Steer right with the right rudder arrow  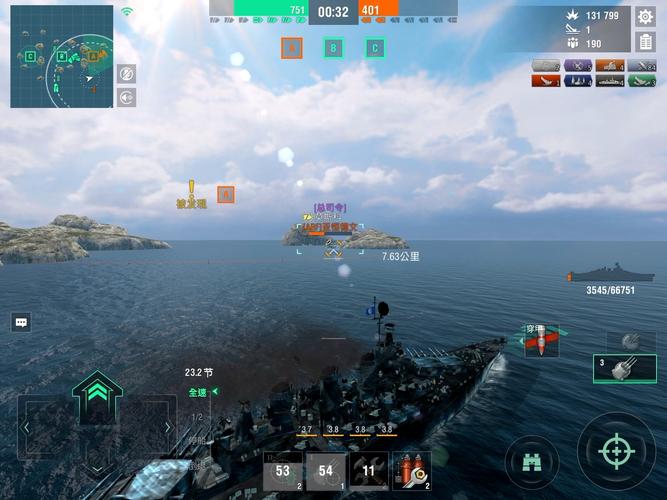click(167, 428)
